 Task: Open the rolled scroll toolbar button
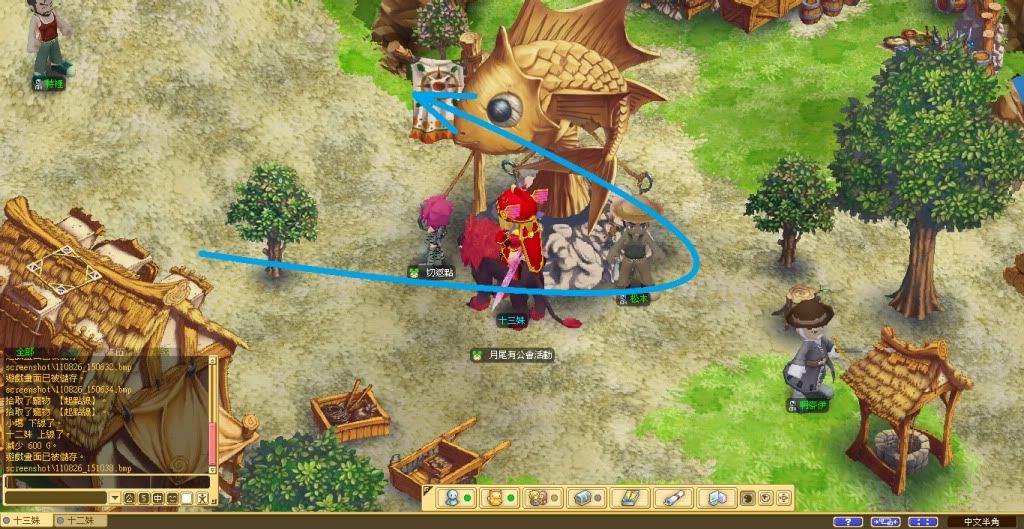673,497
